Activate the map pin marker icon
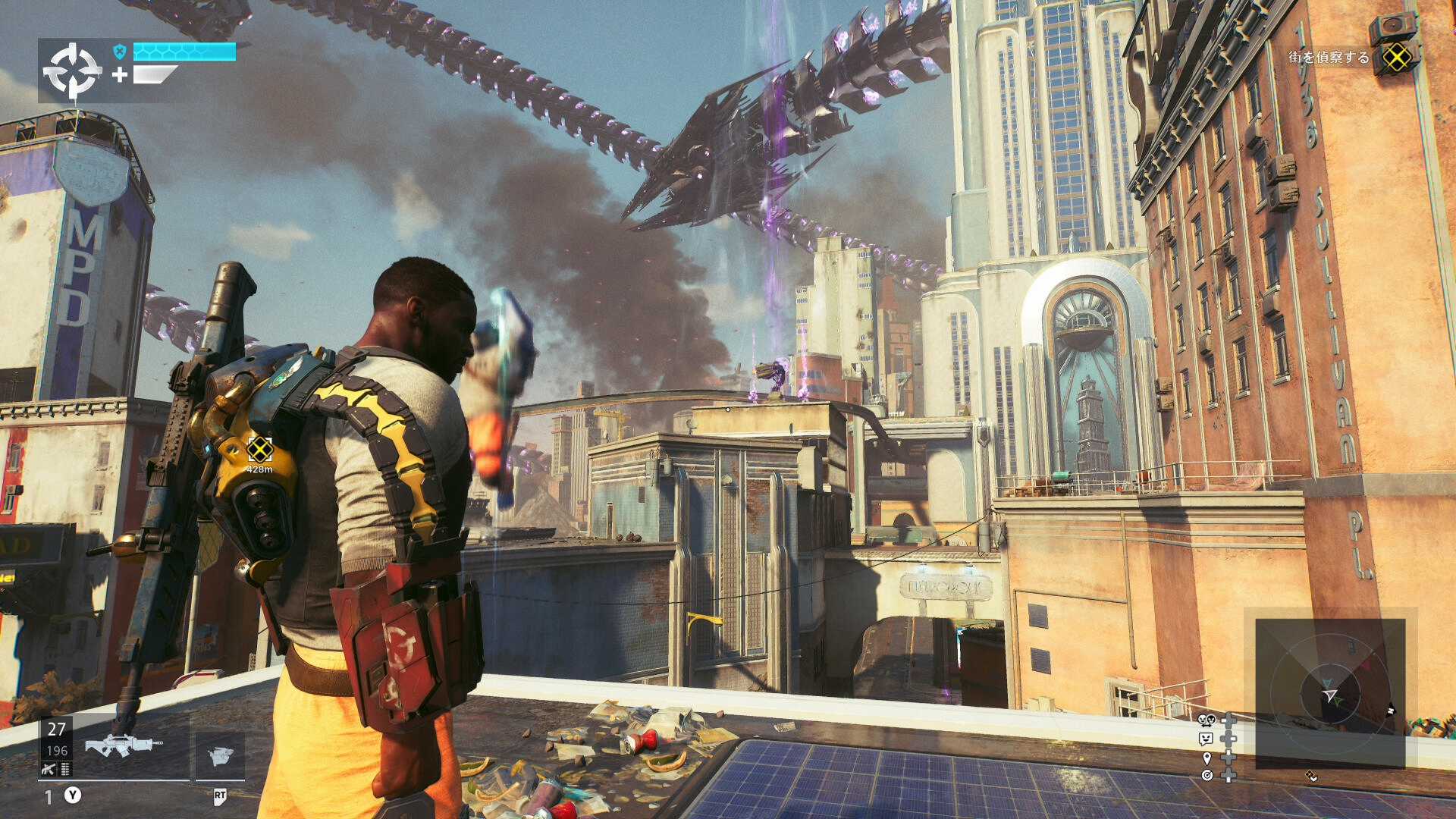Screen dimensions: 1456x819 pyautogui.click(x=1207, y=758)
